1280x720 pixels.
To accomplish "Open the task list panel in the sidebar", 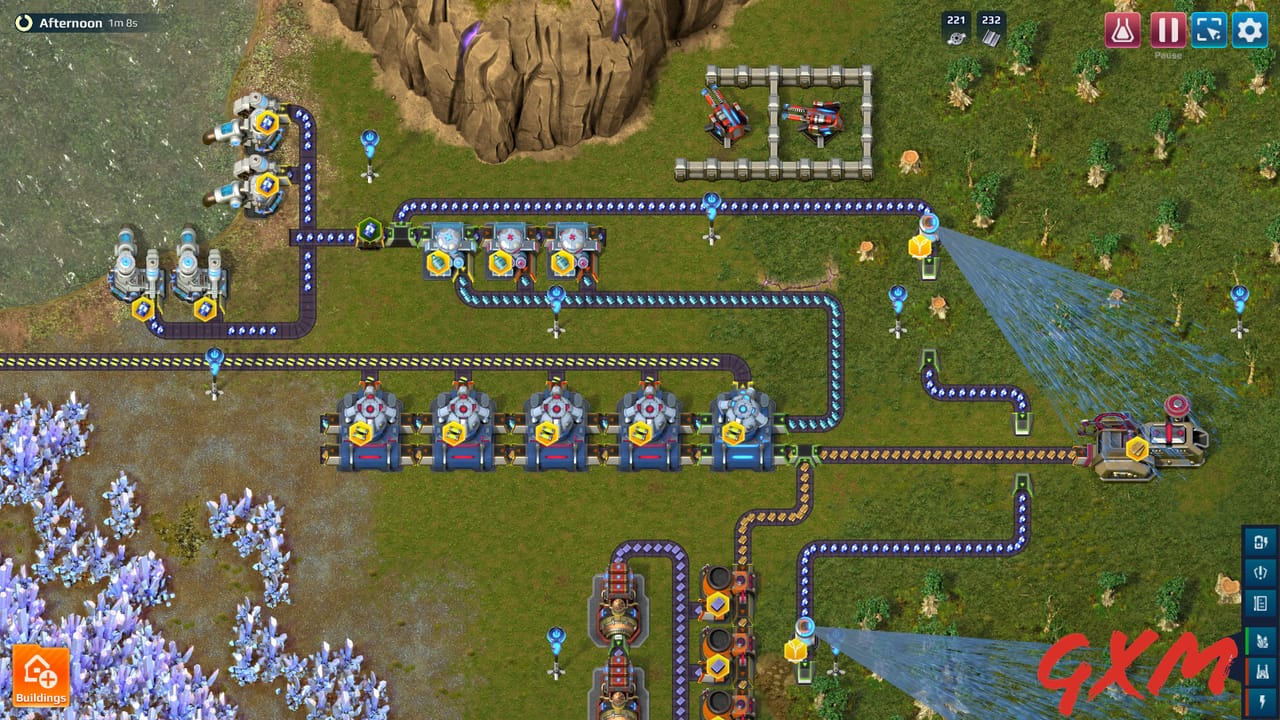I will [1261, 601].
